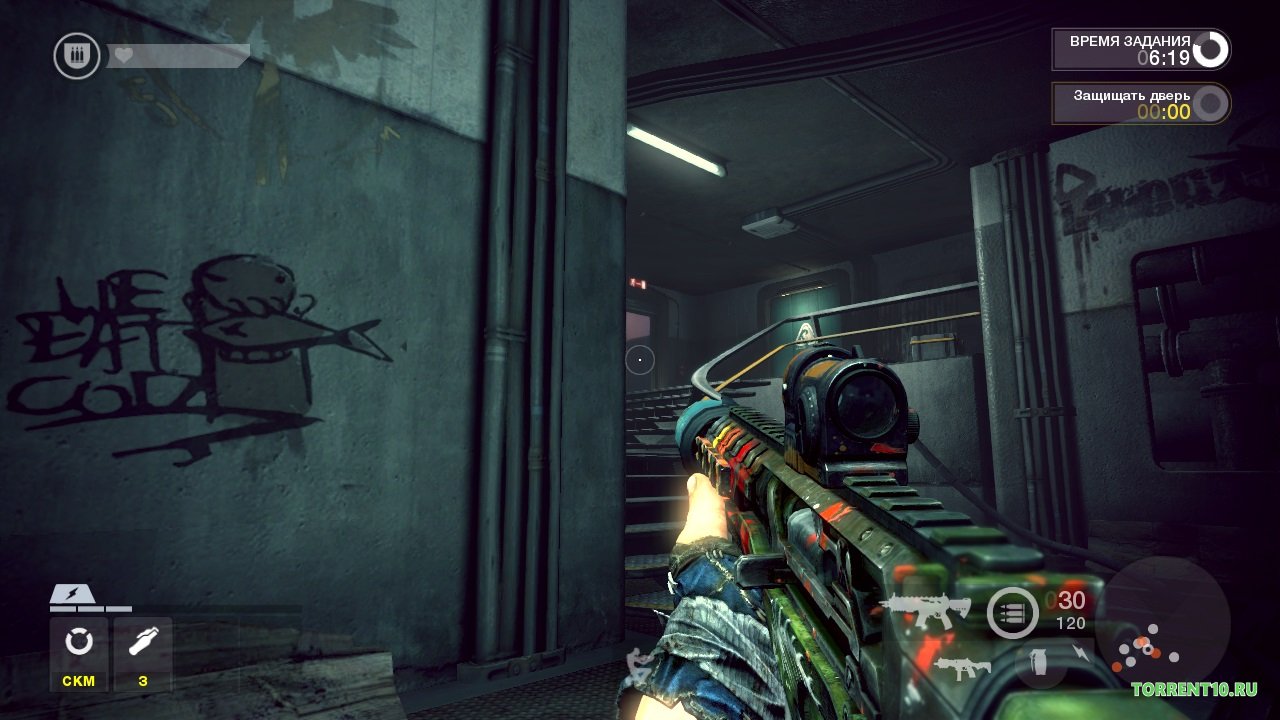Click the soldier class shield icon
Viewport: 1280px width, 720px height.
click(x=76, y=55)
